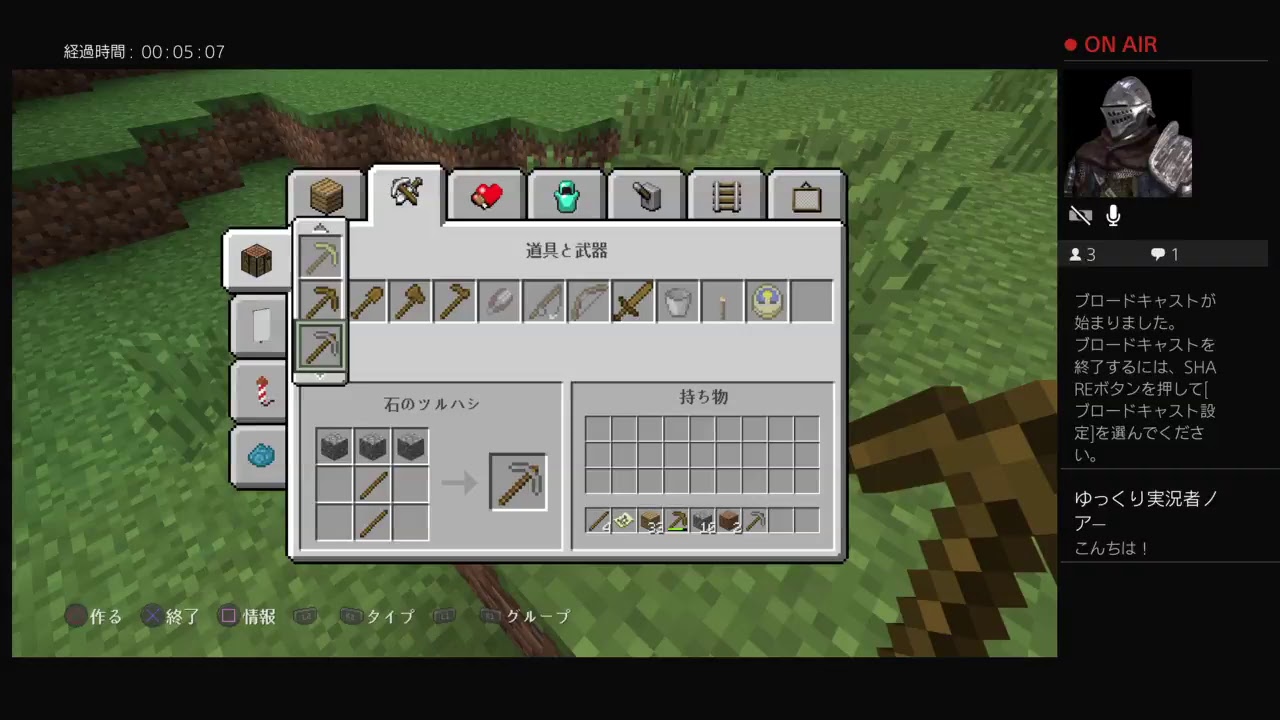Select the firework rocket icon in sidebar
Screen dimensions: 1280x720
point(259,391)
